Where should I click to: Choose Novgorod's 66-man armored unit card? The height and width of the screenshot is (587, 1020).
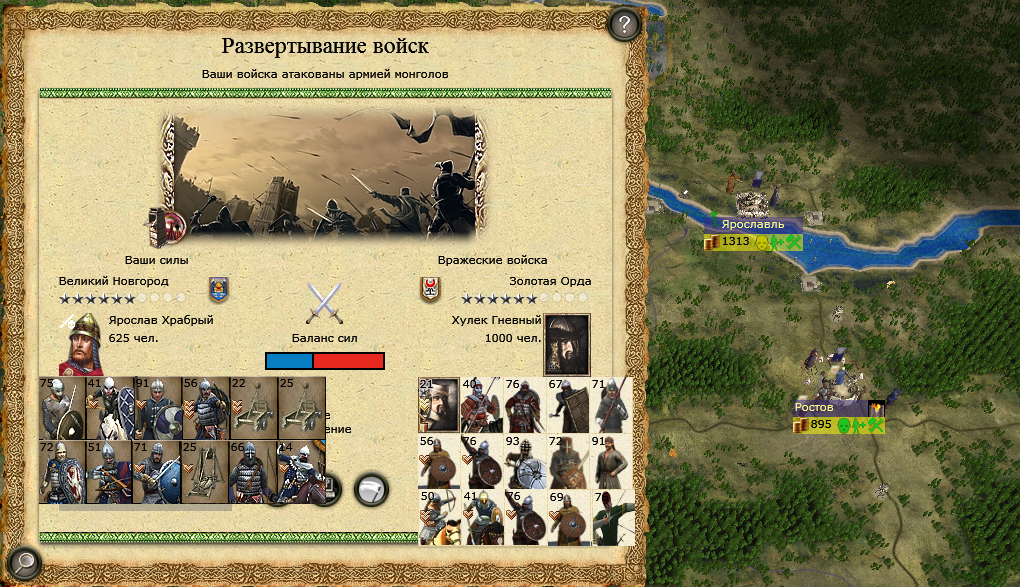[254, 472]
